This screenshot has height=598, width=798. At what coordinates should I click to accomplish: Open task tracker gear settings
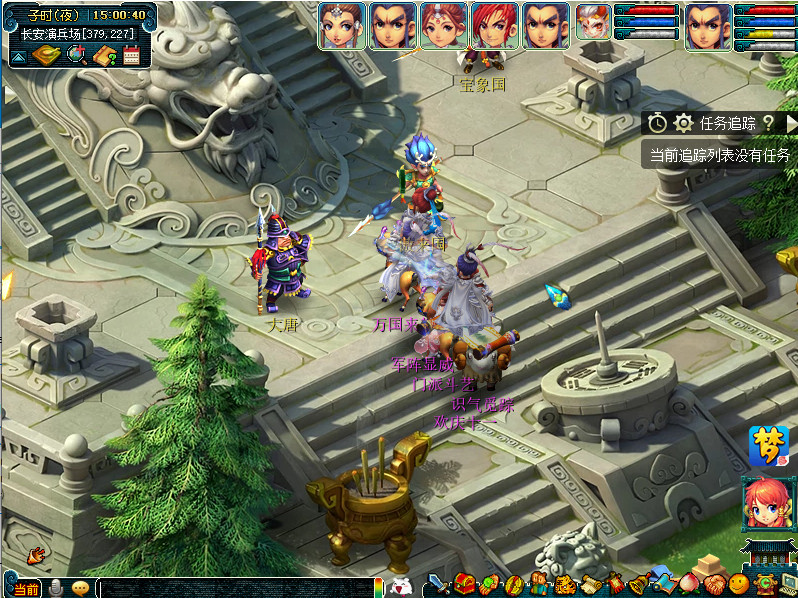pos(683,123)
